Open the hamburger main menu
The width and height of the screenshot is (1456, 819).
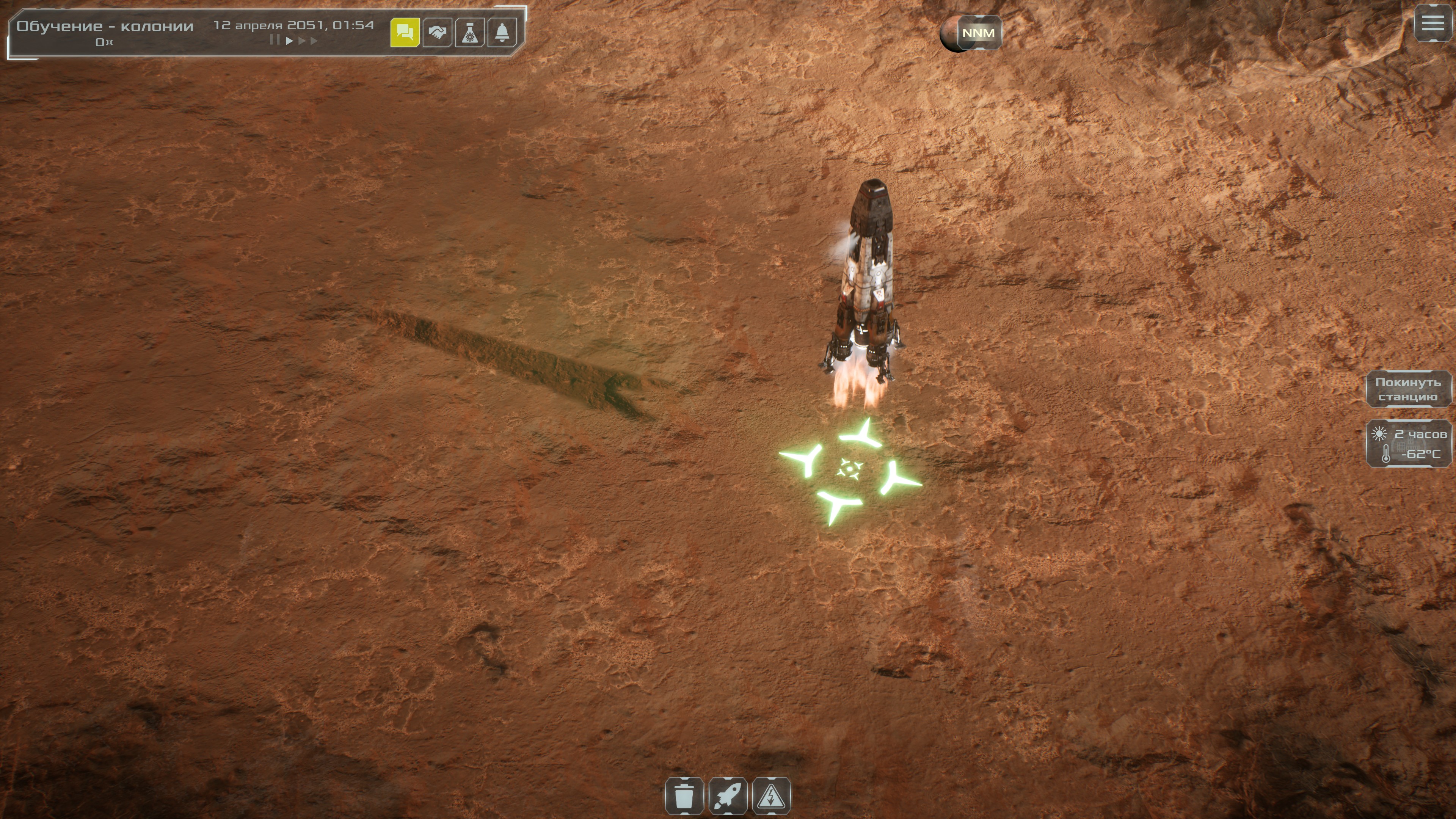tap(1433, 23)
